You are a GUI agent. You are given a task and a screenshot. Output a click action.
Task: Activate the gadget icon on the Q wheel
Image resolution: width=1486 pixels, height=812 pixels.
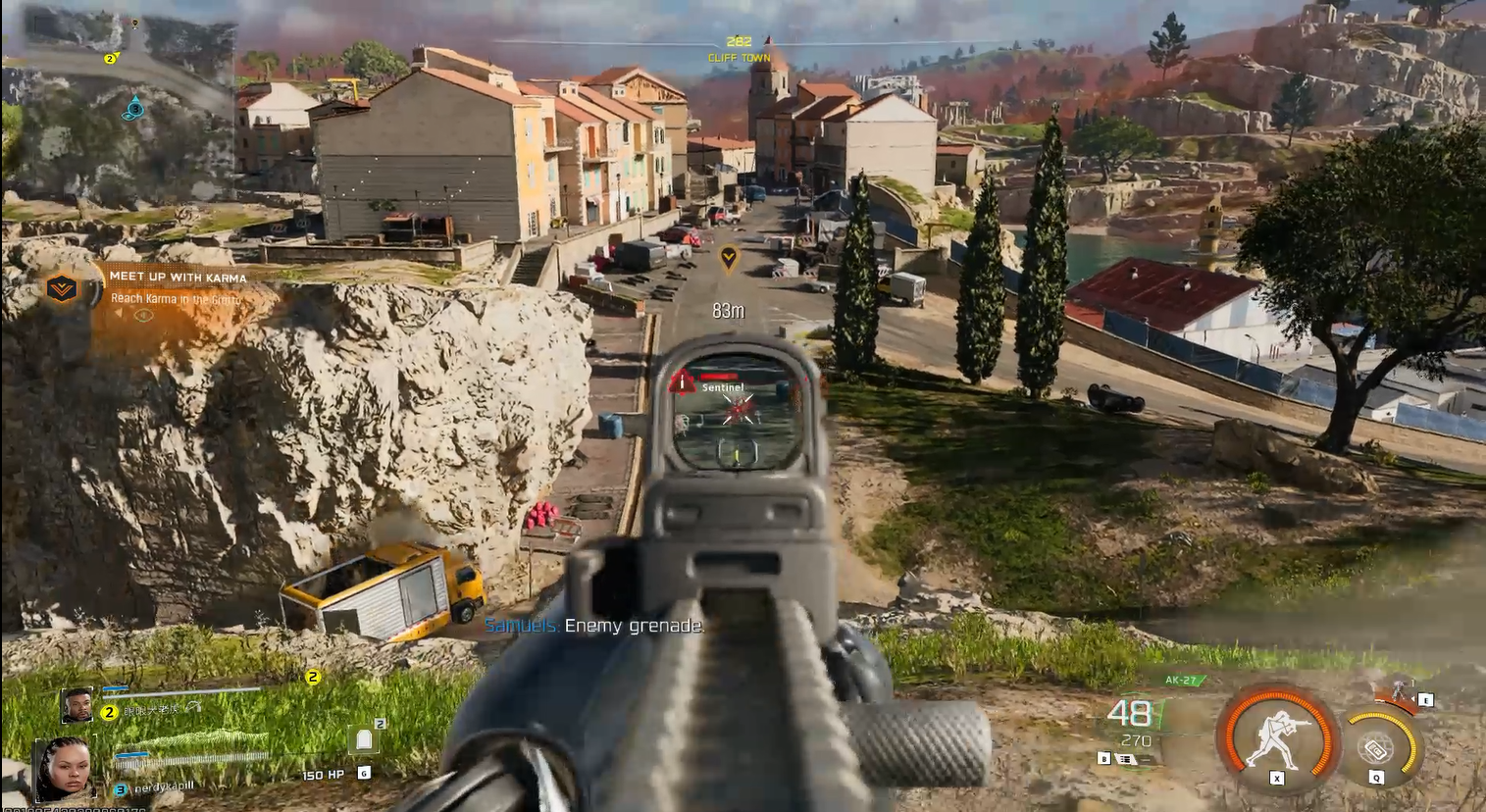(1377, 747)
